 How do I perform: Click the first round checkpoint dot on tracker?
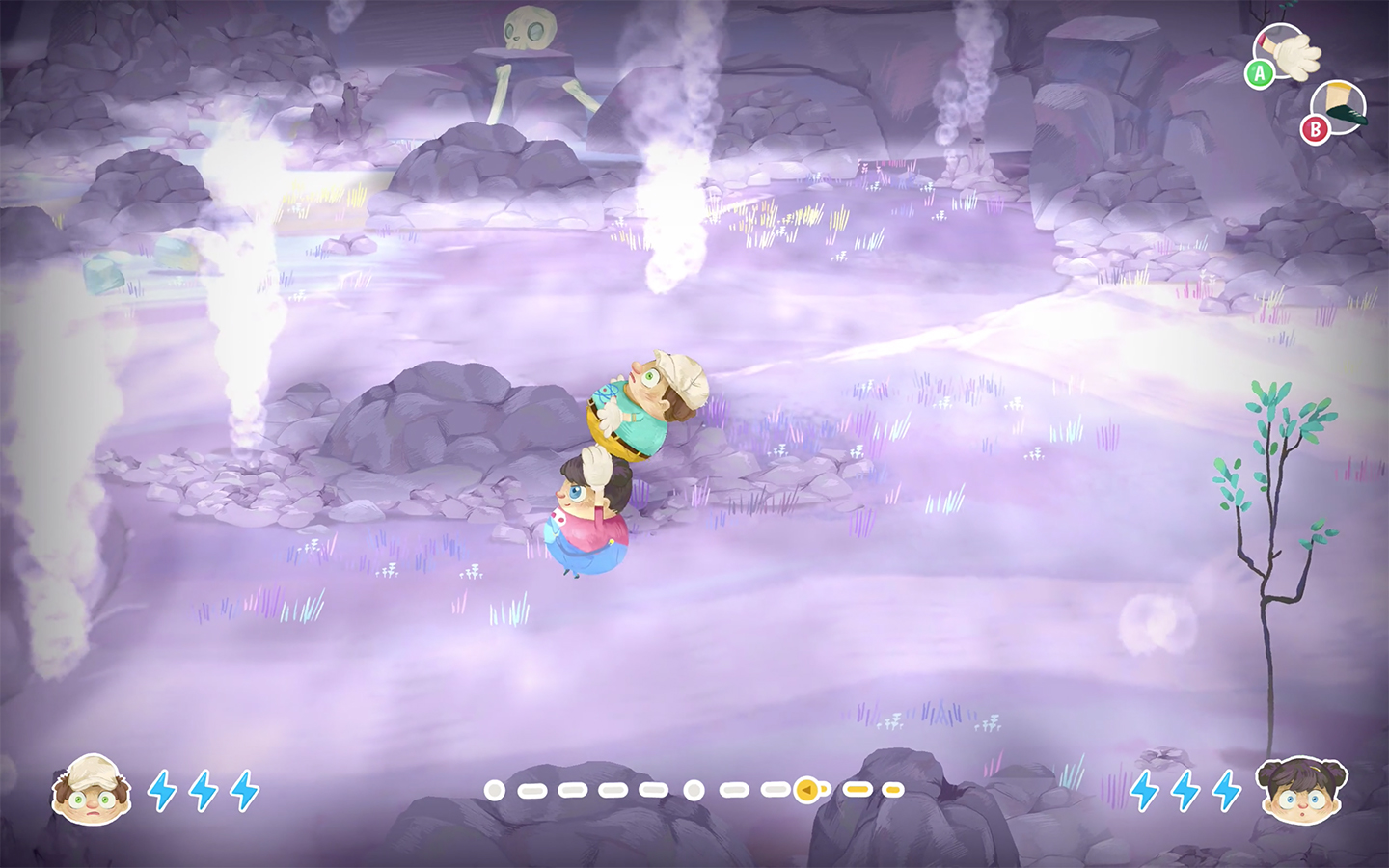tap(493, 789)
